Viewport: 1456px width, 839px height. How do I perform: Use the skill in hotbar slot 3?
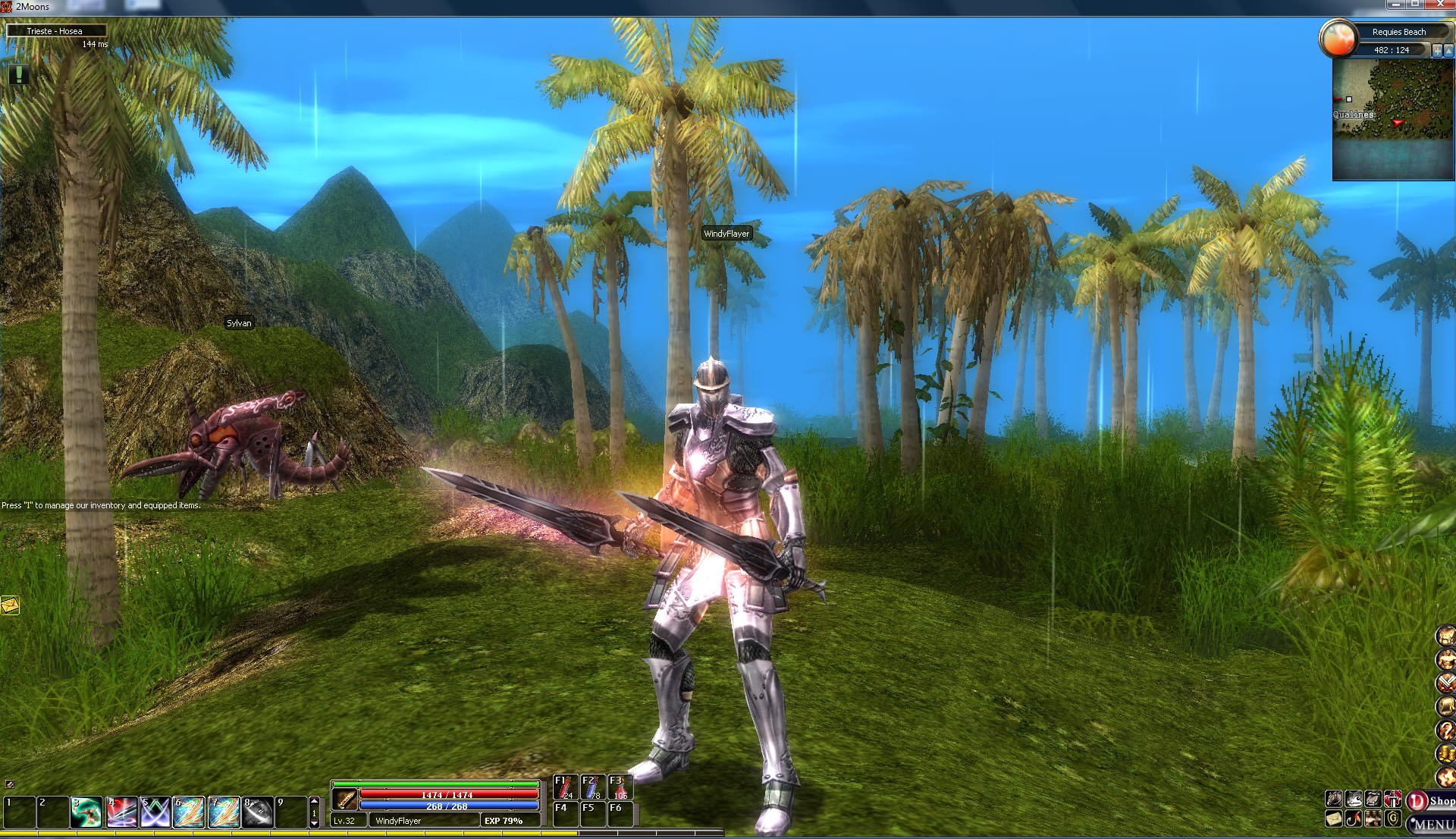(x=86, y=812)
